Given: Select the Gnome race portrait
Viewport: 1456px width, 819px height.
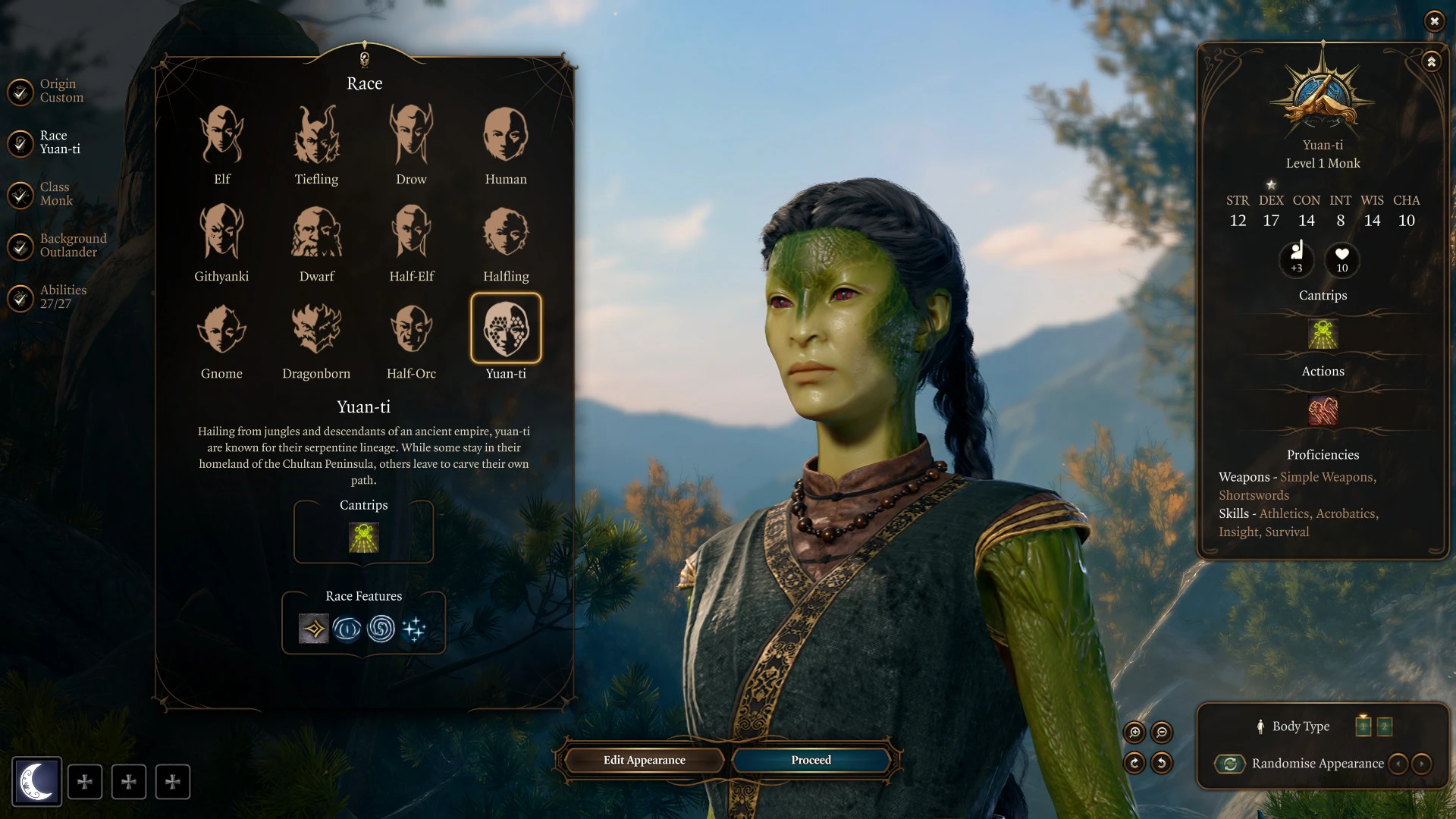Looking at the screenshot, I should coord(221,331).
